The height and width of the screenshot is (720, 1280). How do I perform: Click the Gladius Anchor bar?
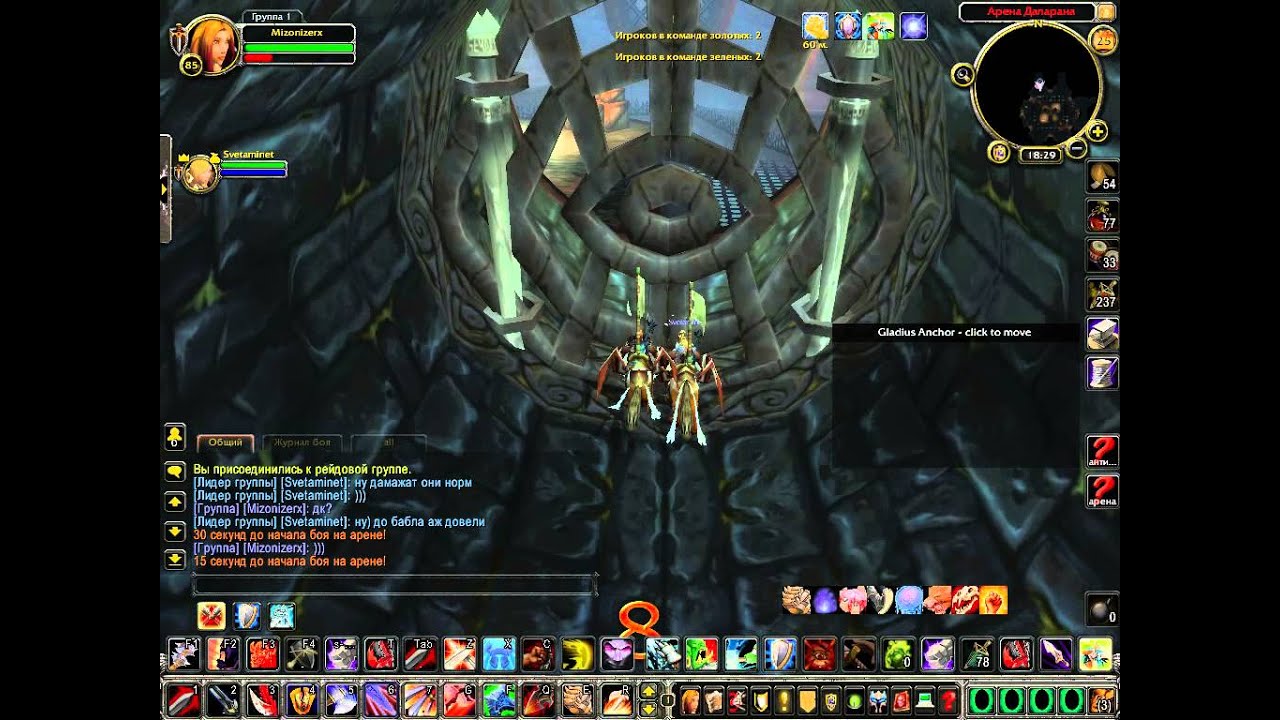[954, 332]
